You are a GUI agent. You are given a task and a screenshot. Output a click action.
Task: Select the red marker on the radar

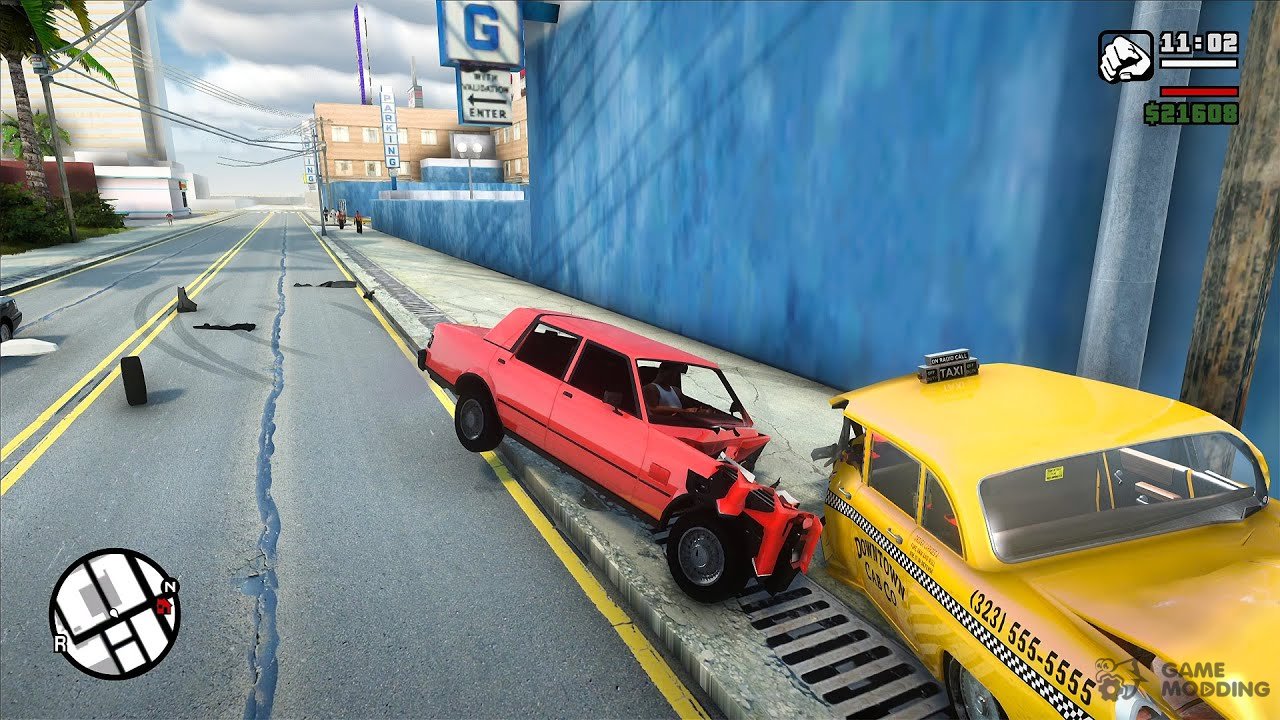coord(164,603)
